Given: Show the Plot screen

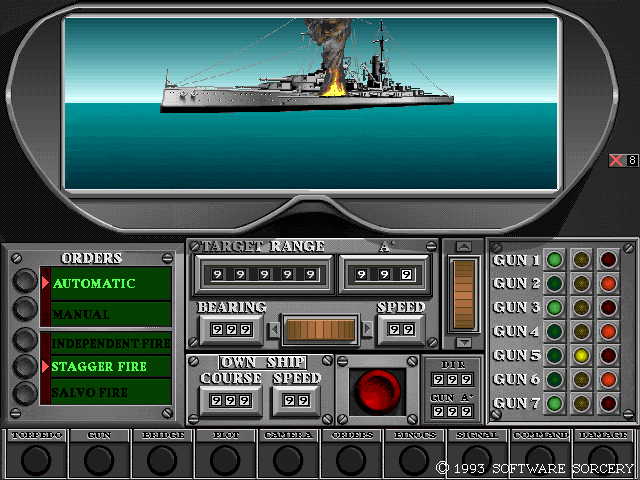Looking at the screenshot, I should pos(225,459).
